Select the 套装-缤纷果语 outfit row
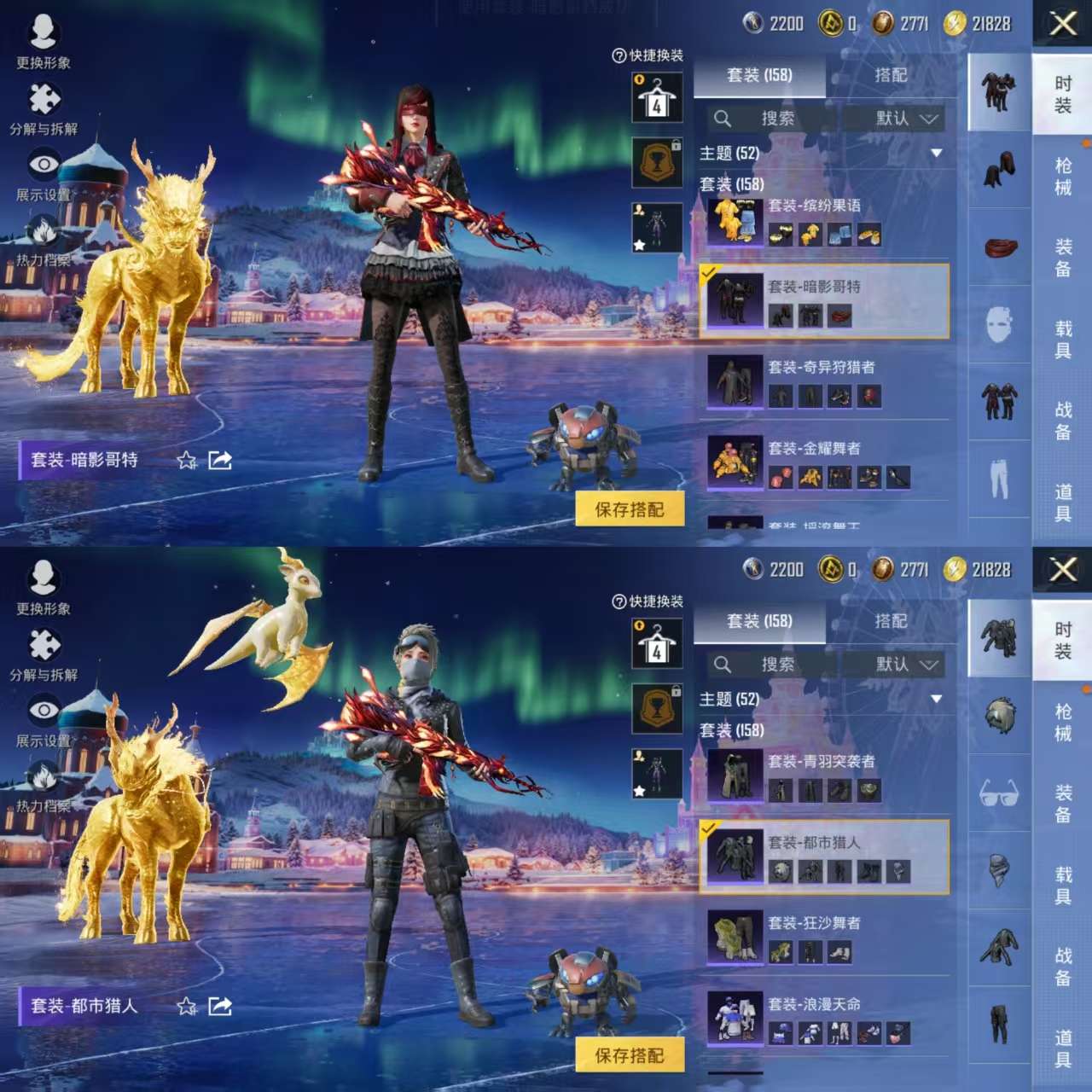The width and height of the screenshot is (1092, 1092). tap(823, 221)
